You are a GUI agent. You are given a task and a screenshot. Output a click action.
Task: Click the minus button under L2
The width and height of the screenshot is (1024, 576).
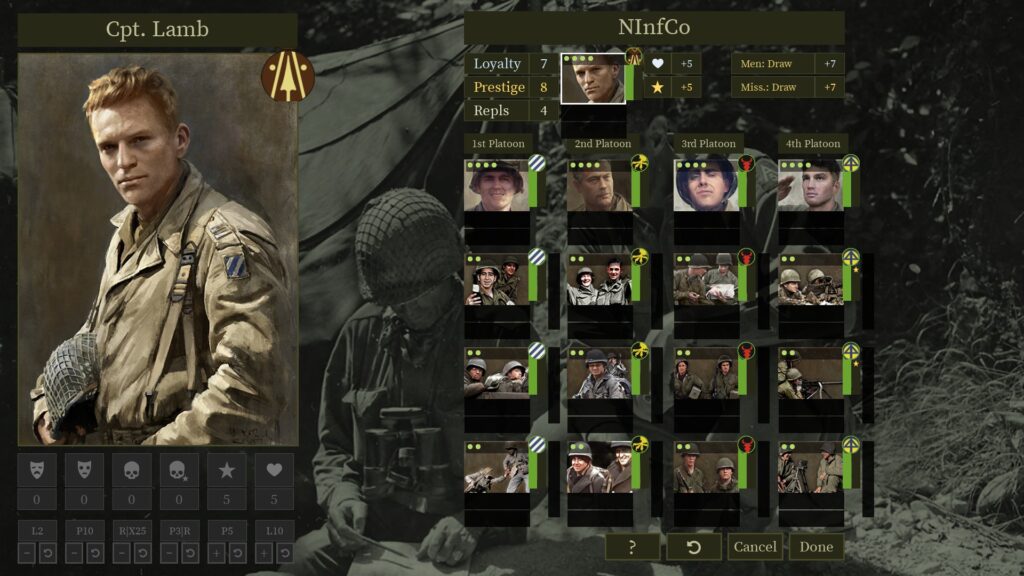tap(28, 553)
